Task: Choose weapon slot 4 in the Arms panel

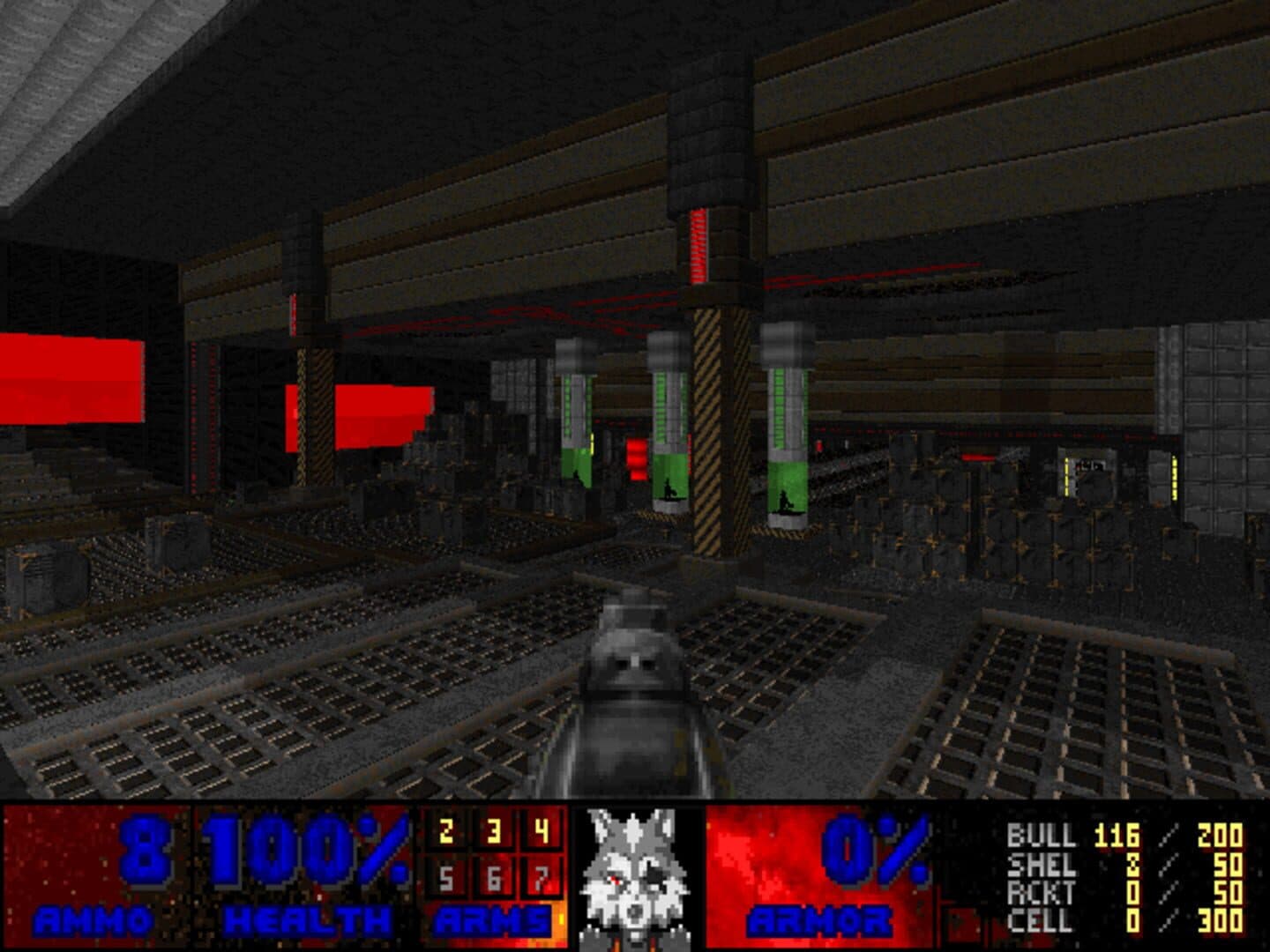Action: tap(541, 832)
